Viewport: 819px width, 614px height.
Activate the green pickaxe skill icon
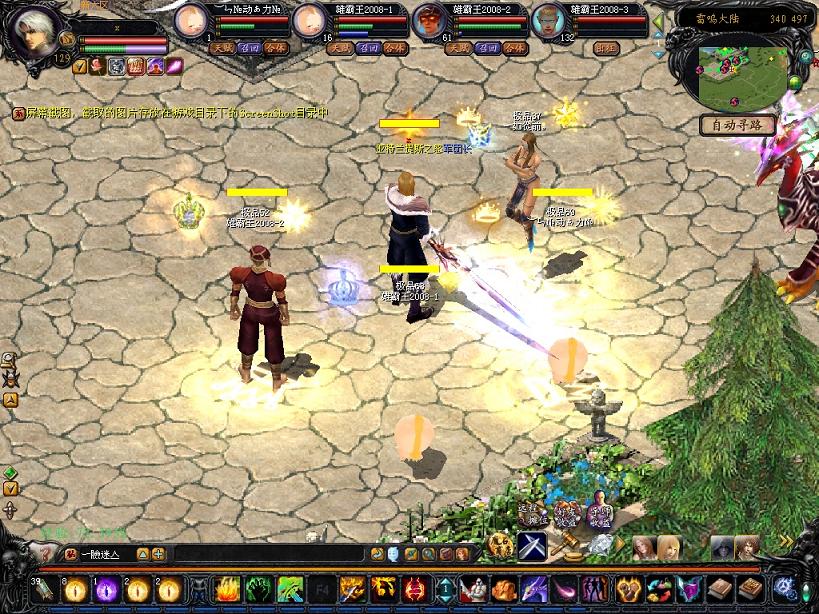290,589
